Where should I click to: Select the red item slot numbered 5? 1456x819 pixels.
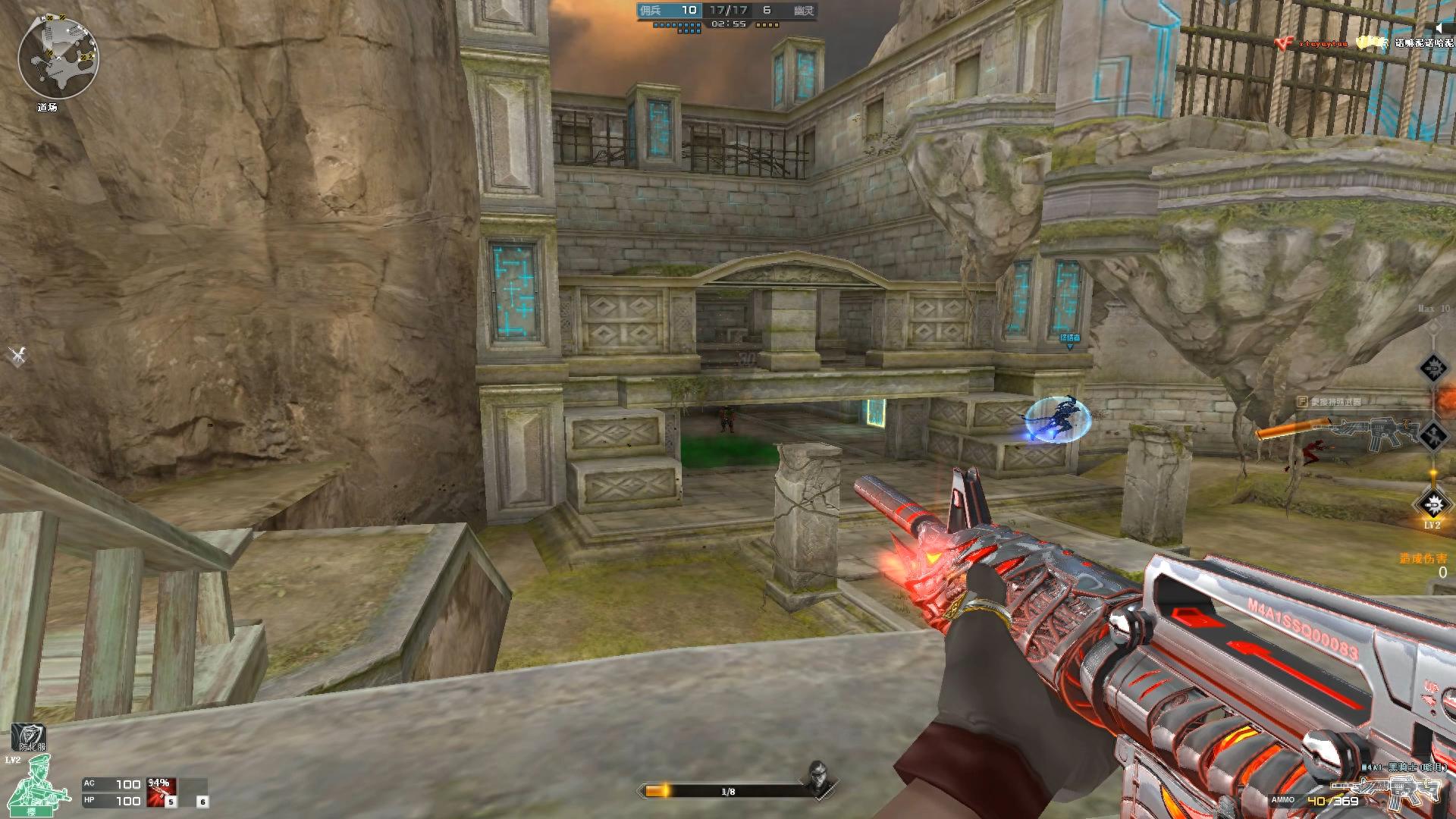162,792
